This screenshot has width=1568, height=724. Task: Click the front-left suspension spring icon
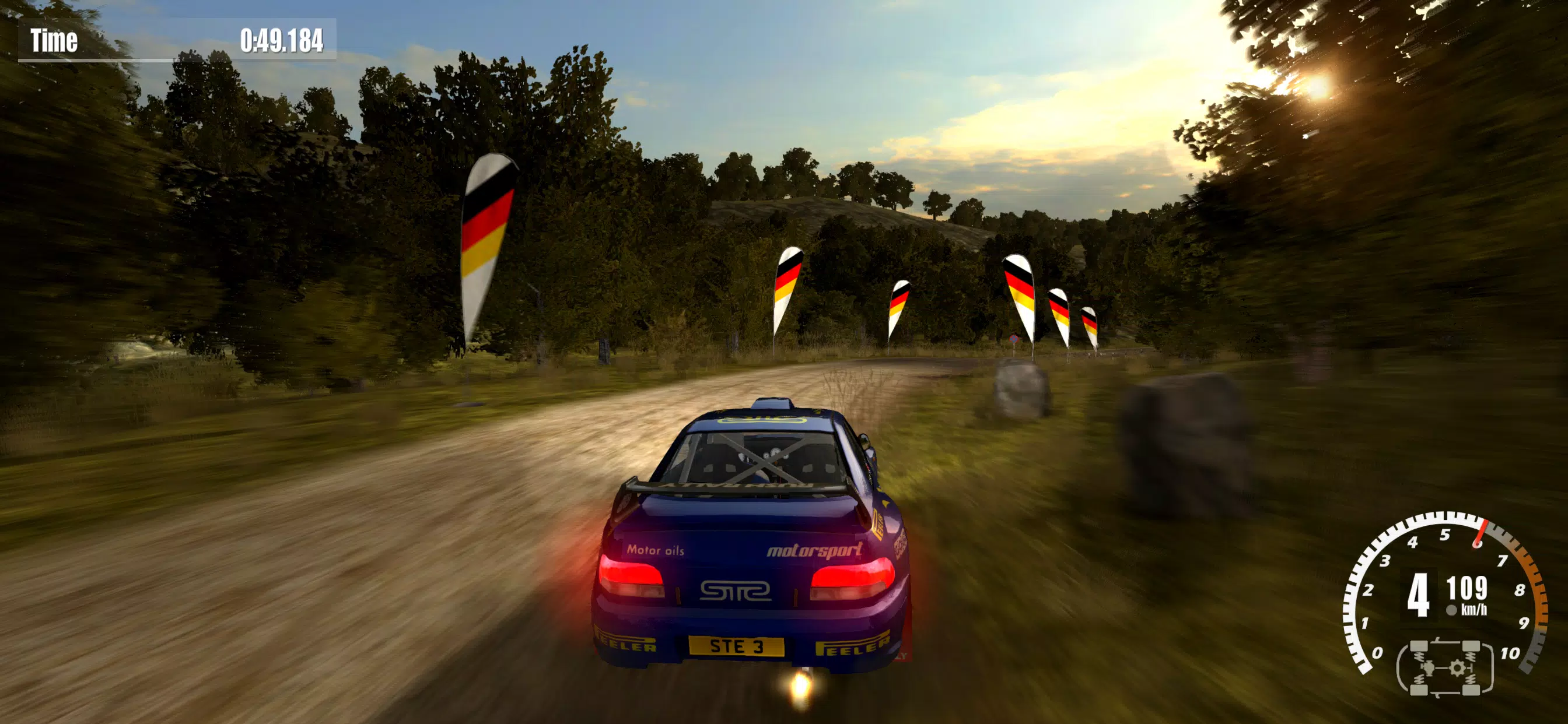[1419, 655]
